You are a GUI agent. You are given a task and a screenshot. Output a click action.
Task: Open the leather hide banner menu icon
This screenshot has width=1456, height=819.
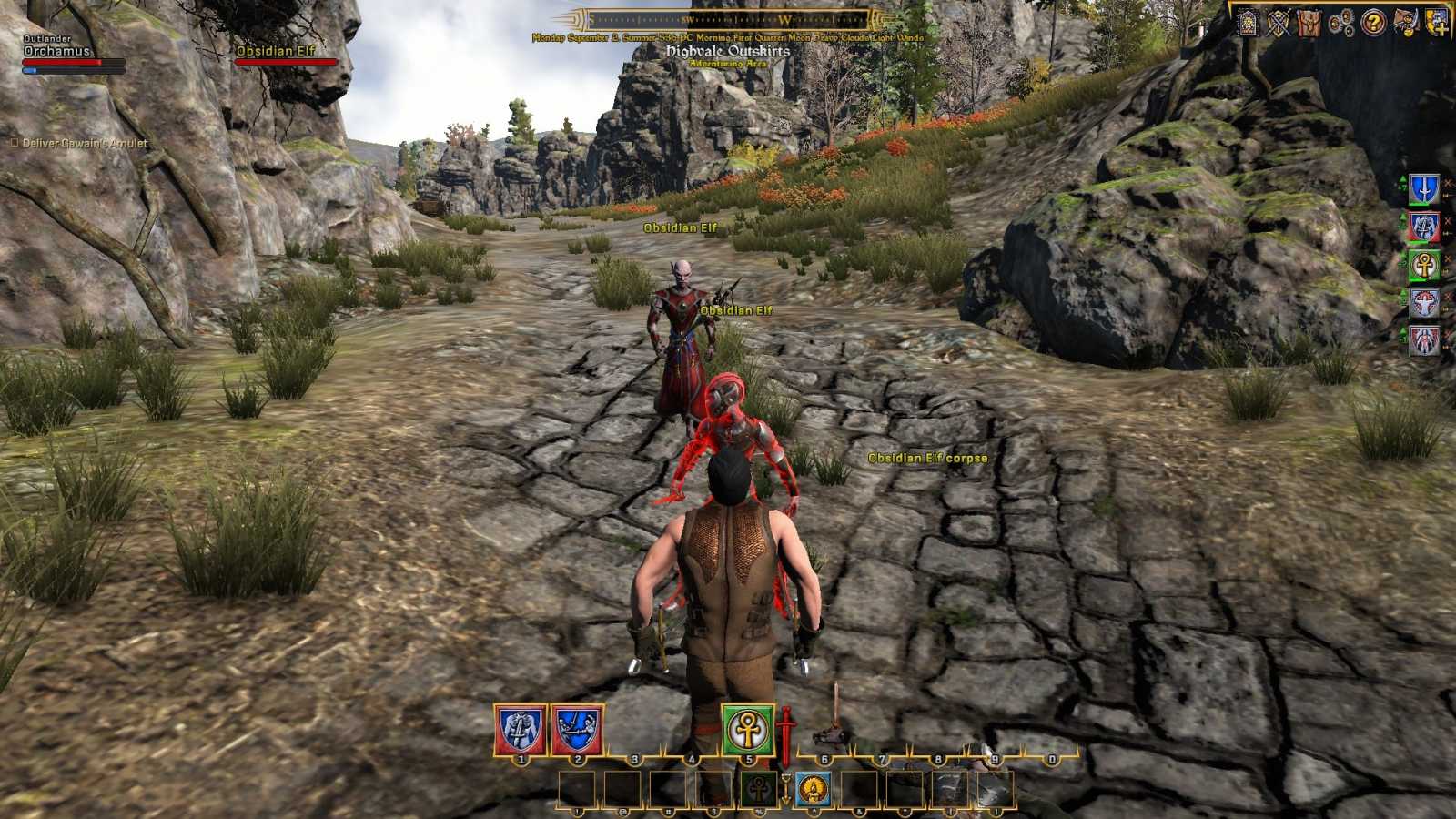click(x=1309, y=23)
